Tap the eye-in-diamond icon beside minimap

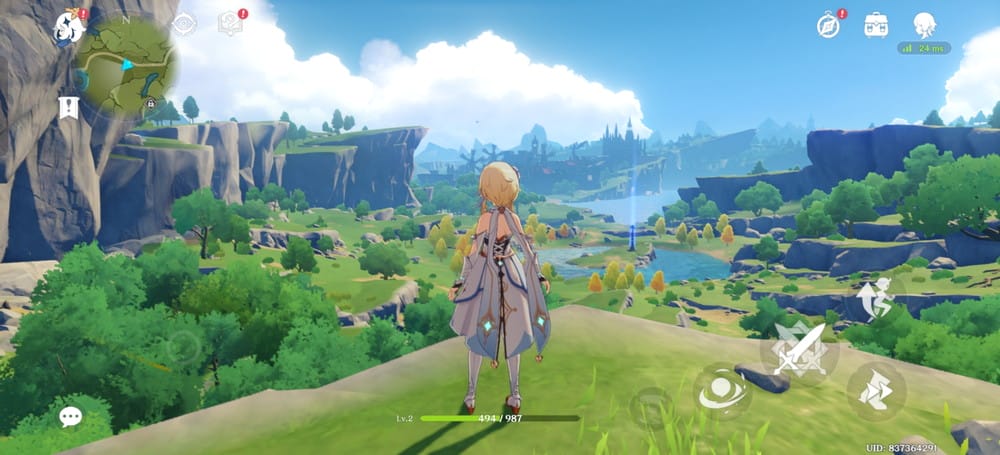pyautogui.click(x=184, y=24)
